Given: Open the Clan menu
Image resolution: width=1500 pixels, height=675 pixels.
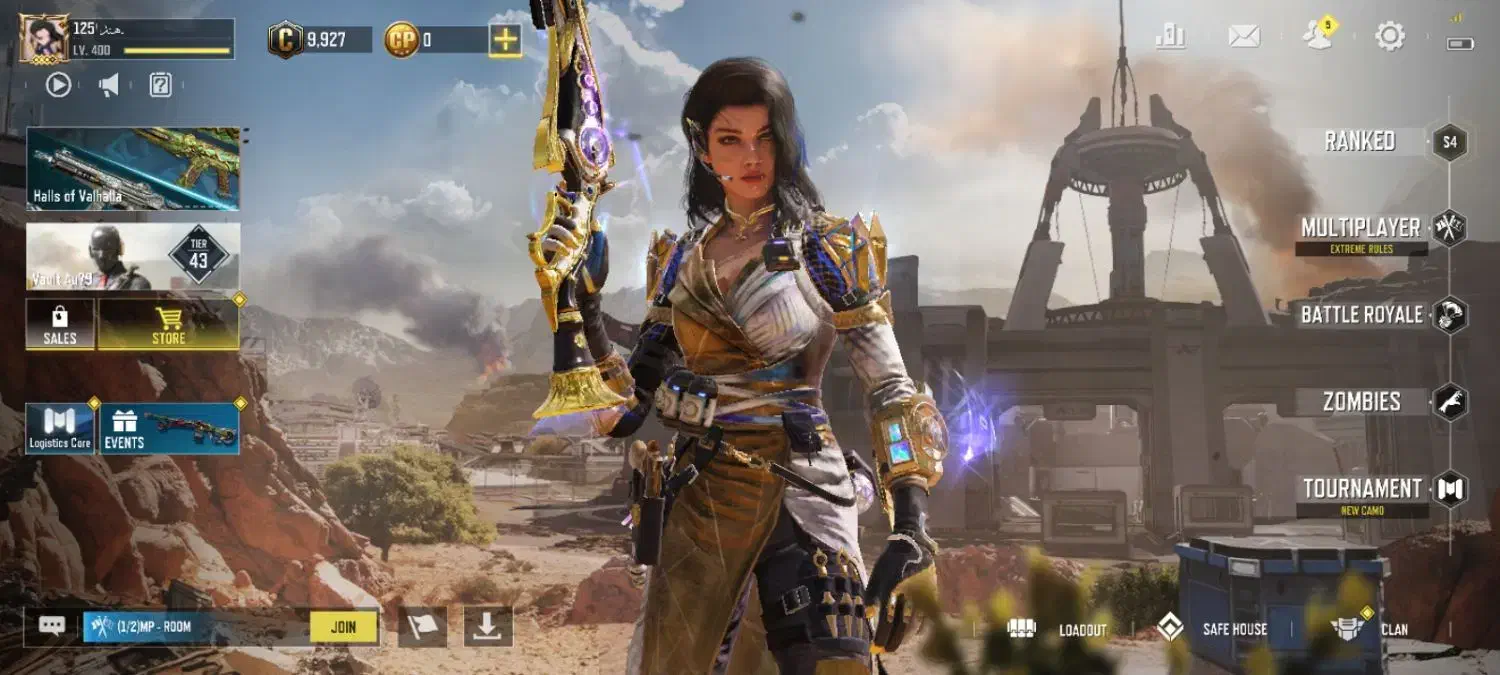Looking at the screenshot, I should point(1370,629).
